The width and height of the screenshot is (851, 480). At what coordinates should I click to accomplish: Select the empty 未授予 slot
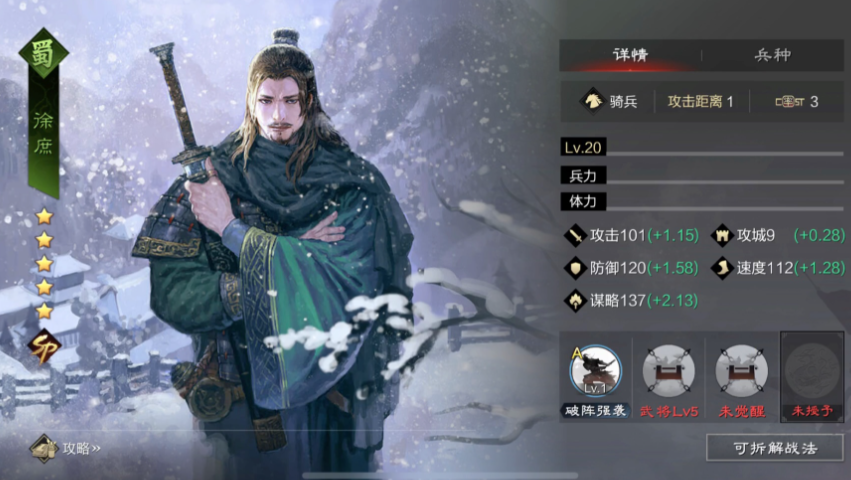point(812,371)
